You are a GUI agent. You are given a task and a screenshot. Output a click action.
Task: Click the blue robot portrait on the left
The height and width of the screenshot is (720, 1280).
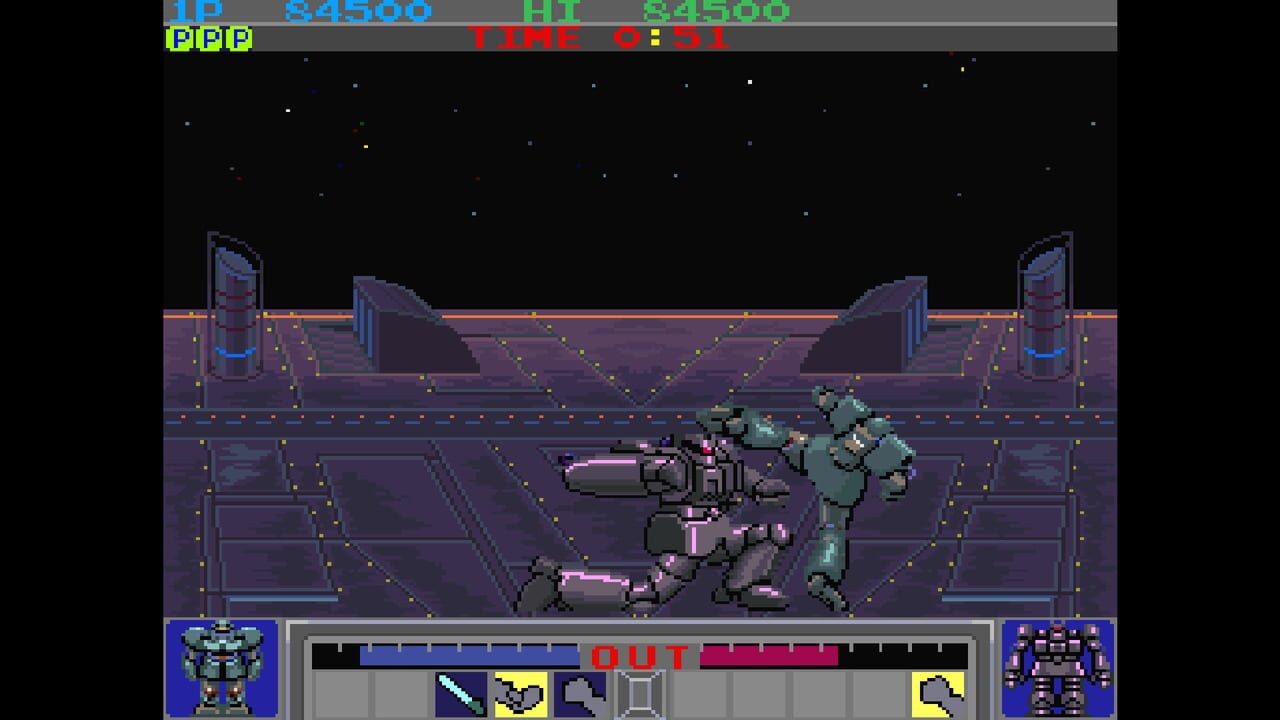click(x=221, y=670)
